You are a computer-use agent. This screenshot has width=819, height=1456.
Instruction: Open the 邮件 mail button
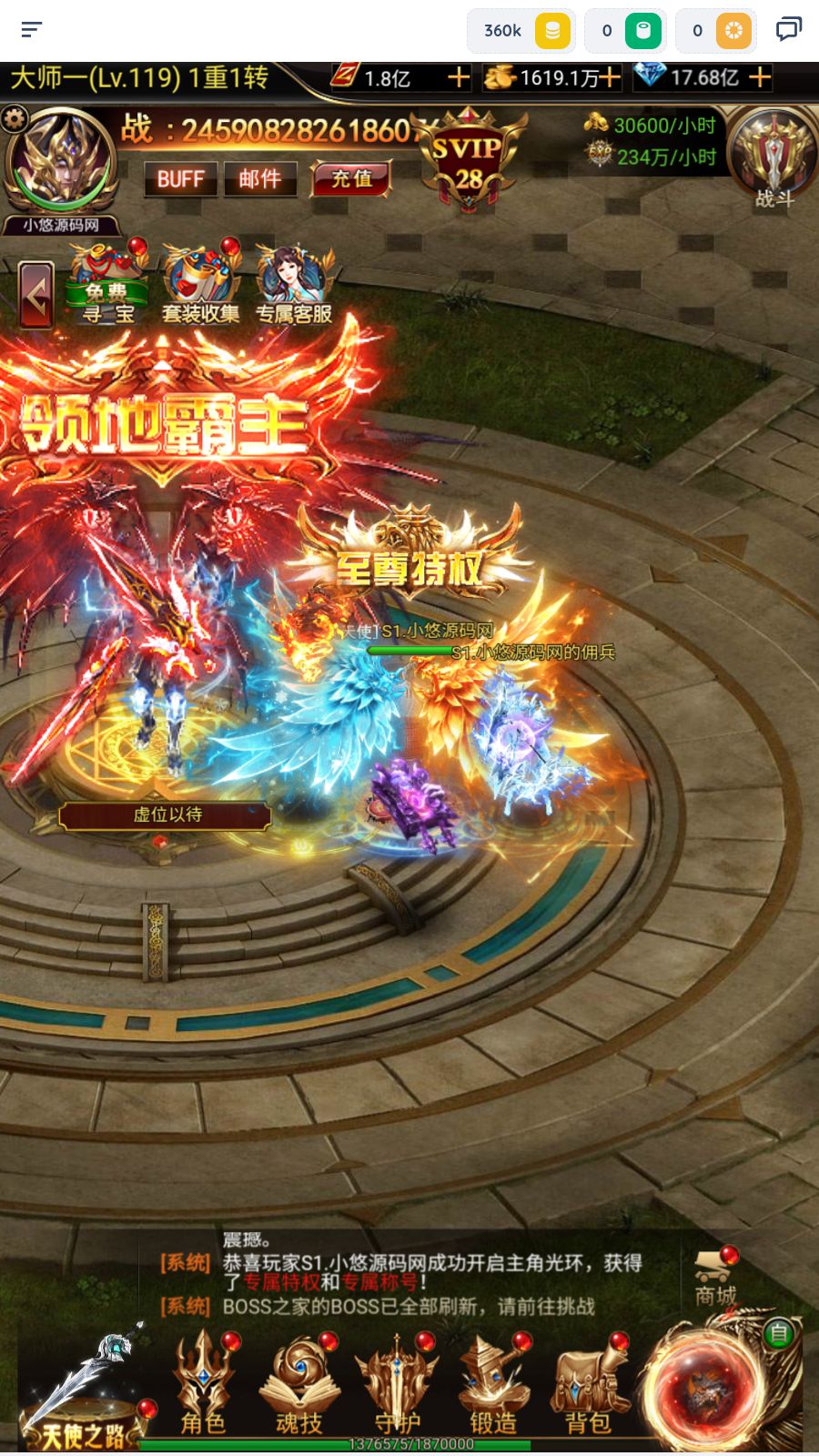click(x=260, y=179)
